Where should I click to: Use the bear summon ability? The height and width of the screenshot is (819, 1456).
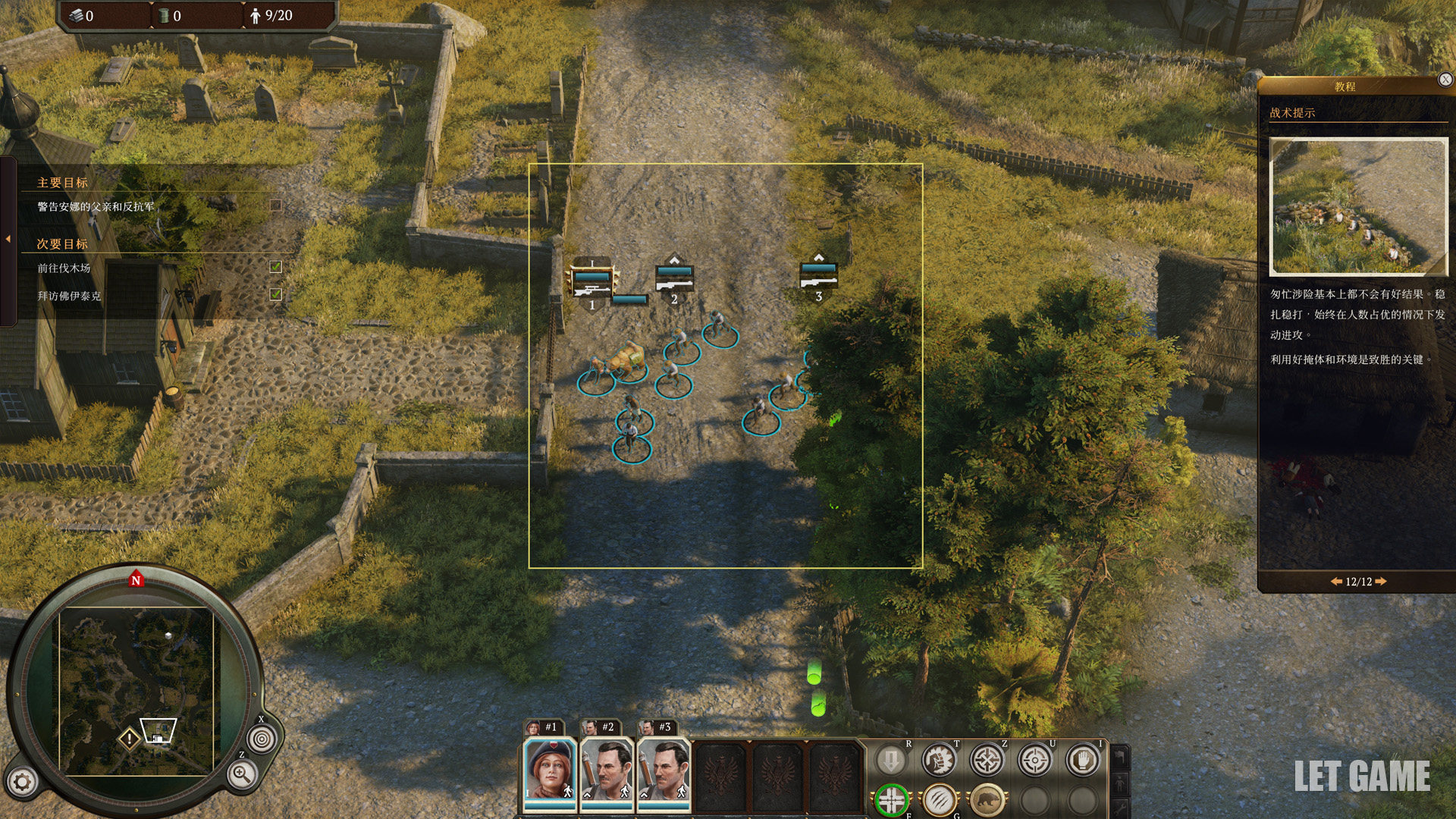(x=987, y=799)
